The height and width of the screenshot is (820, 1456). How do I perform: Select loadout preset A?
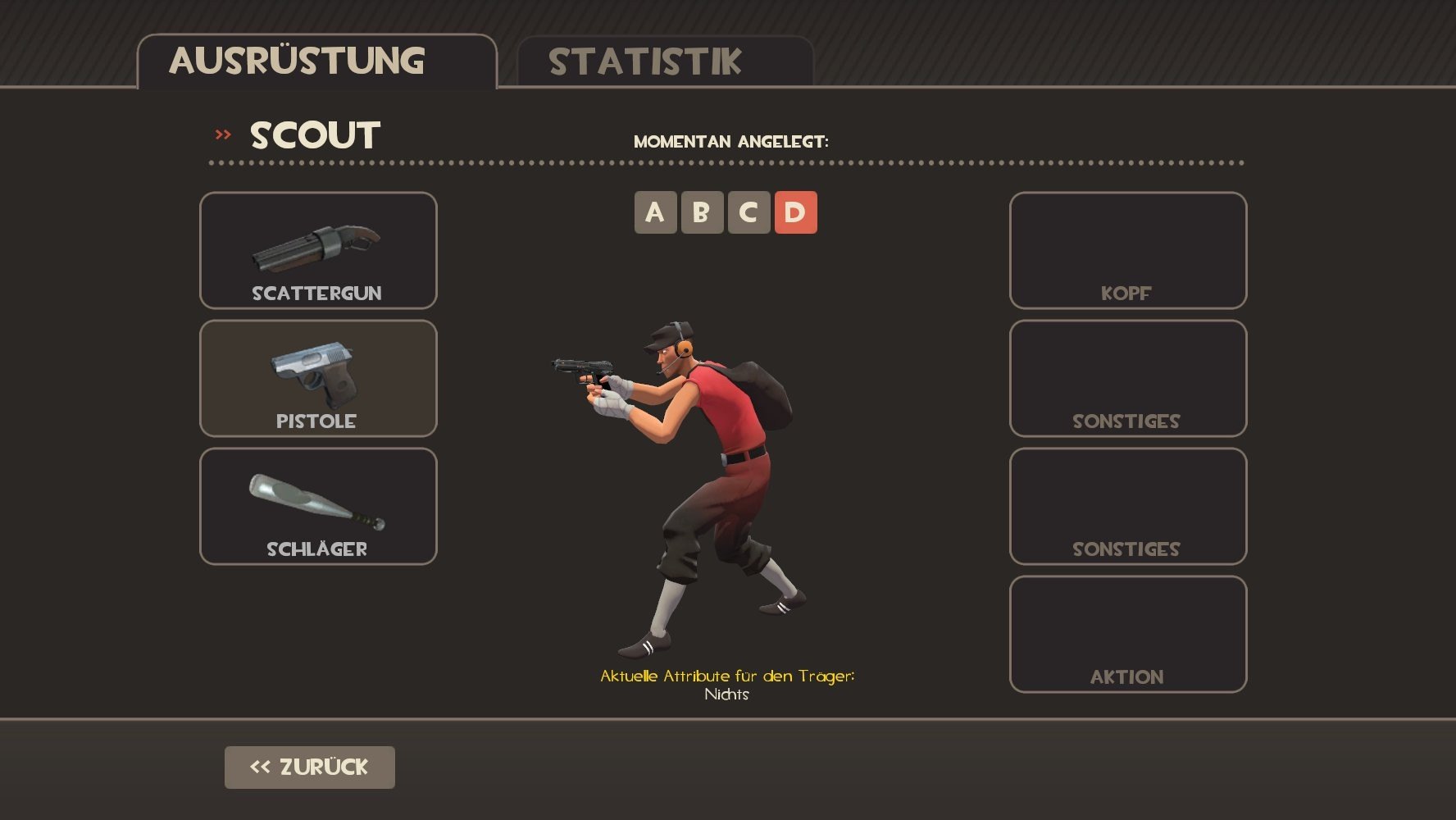click(655, 212)
